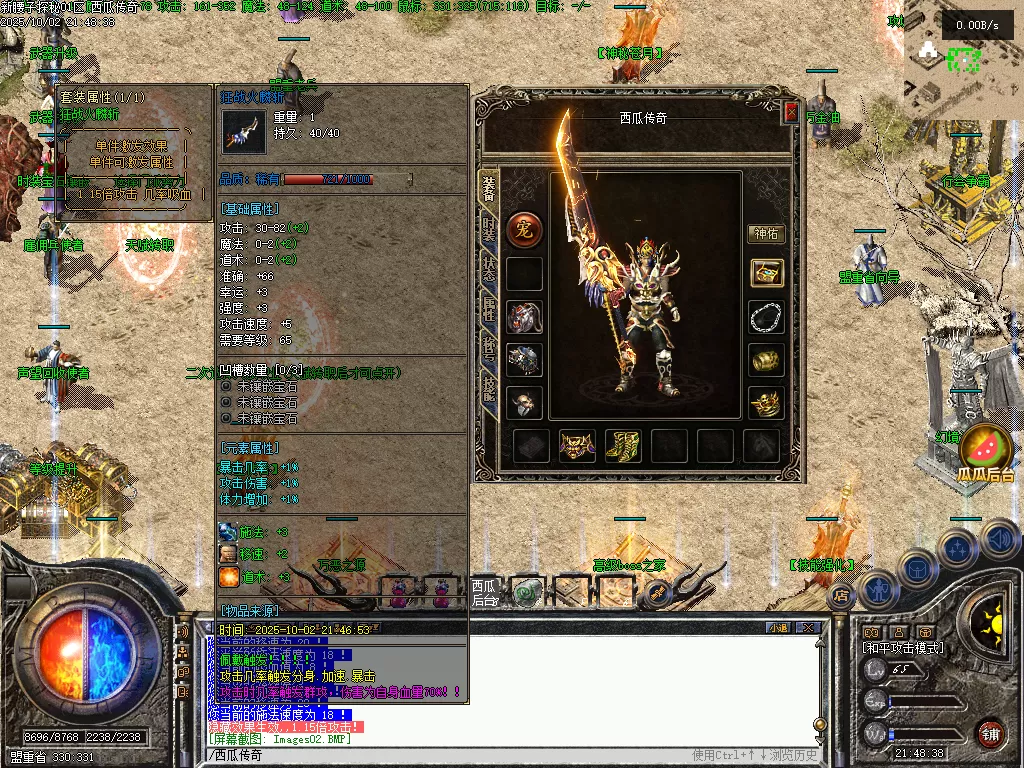Image resolution: width=1024 pixels, height=768 pixels.
Task: Select the golden treasure chest equipment slot
Action: pos(766,273)
